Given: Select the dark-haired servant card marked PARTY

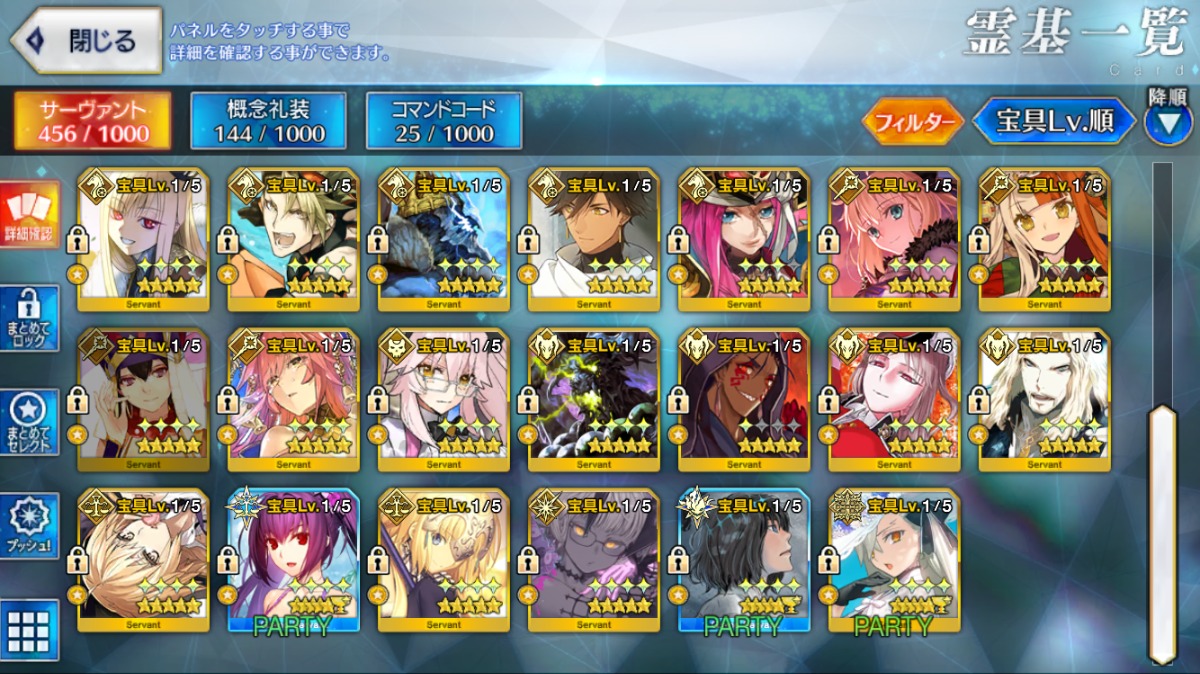Looking at the screenshot, I should pos(743,560).
